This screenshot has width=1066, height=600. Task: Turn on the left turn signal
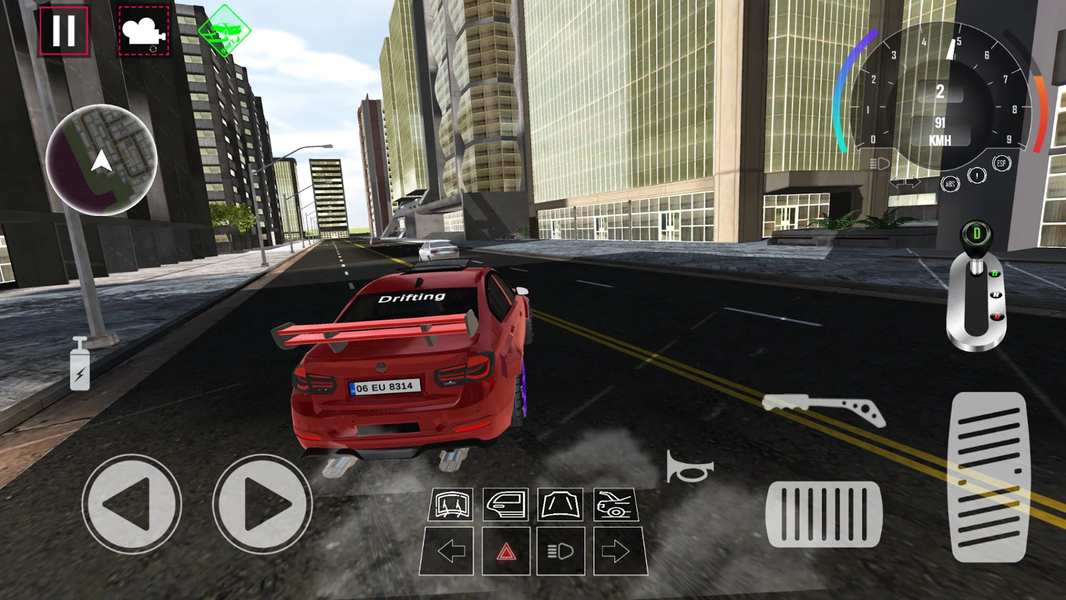click(451, 551)
